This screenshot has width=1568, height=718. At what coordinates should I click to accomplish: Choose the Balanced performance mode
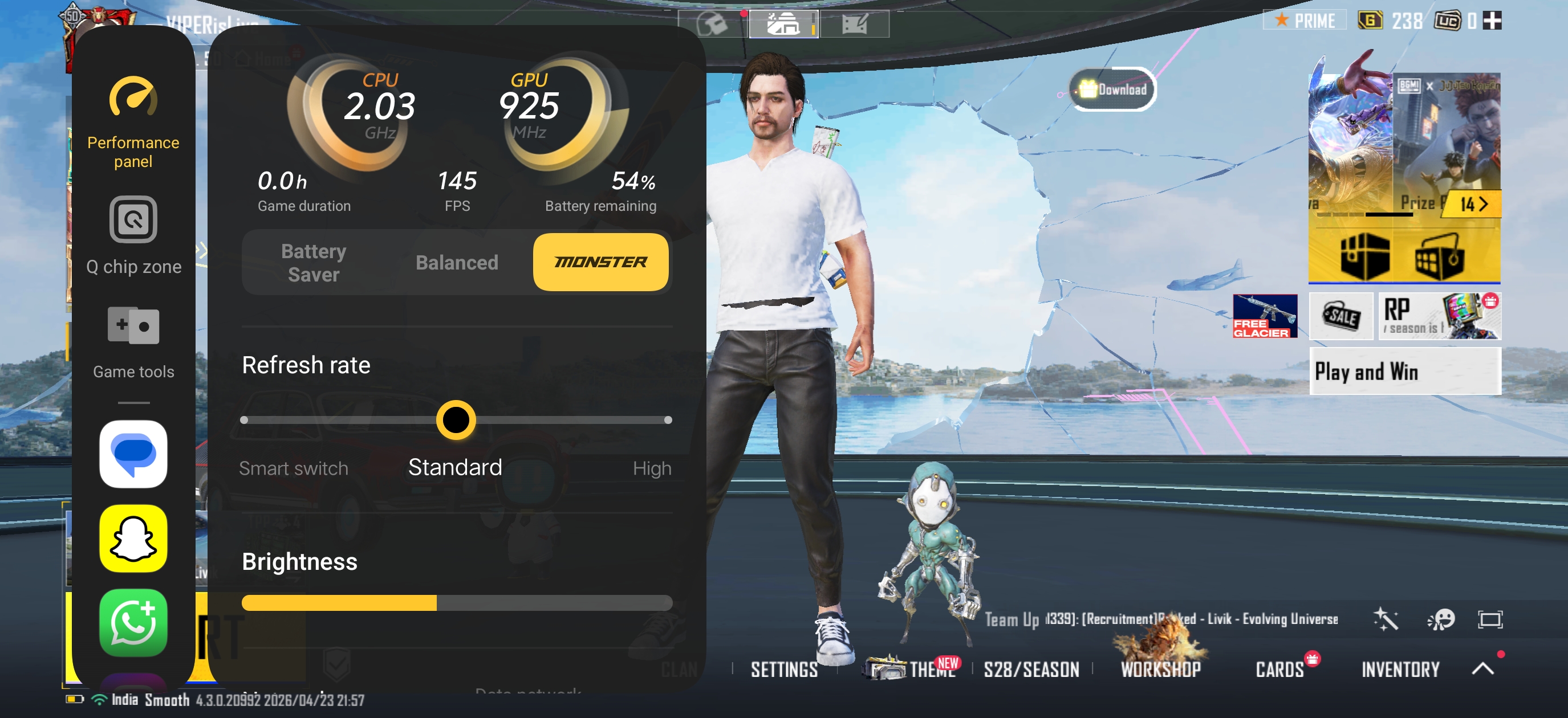457,262
